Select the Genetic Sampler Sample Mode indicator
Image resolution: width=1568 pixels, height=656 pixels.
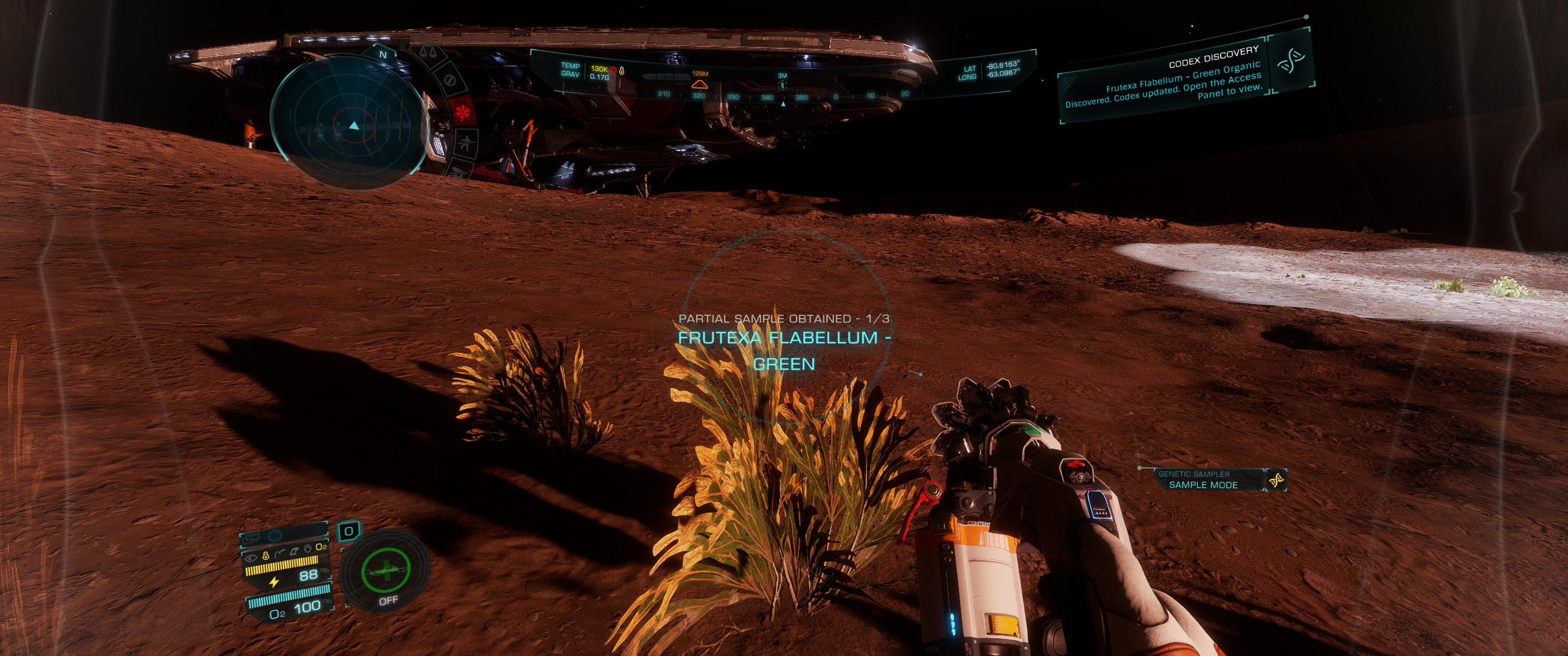pyautogui.click(x=1203, y=480)
